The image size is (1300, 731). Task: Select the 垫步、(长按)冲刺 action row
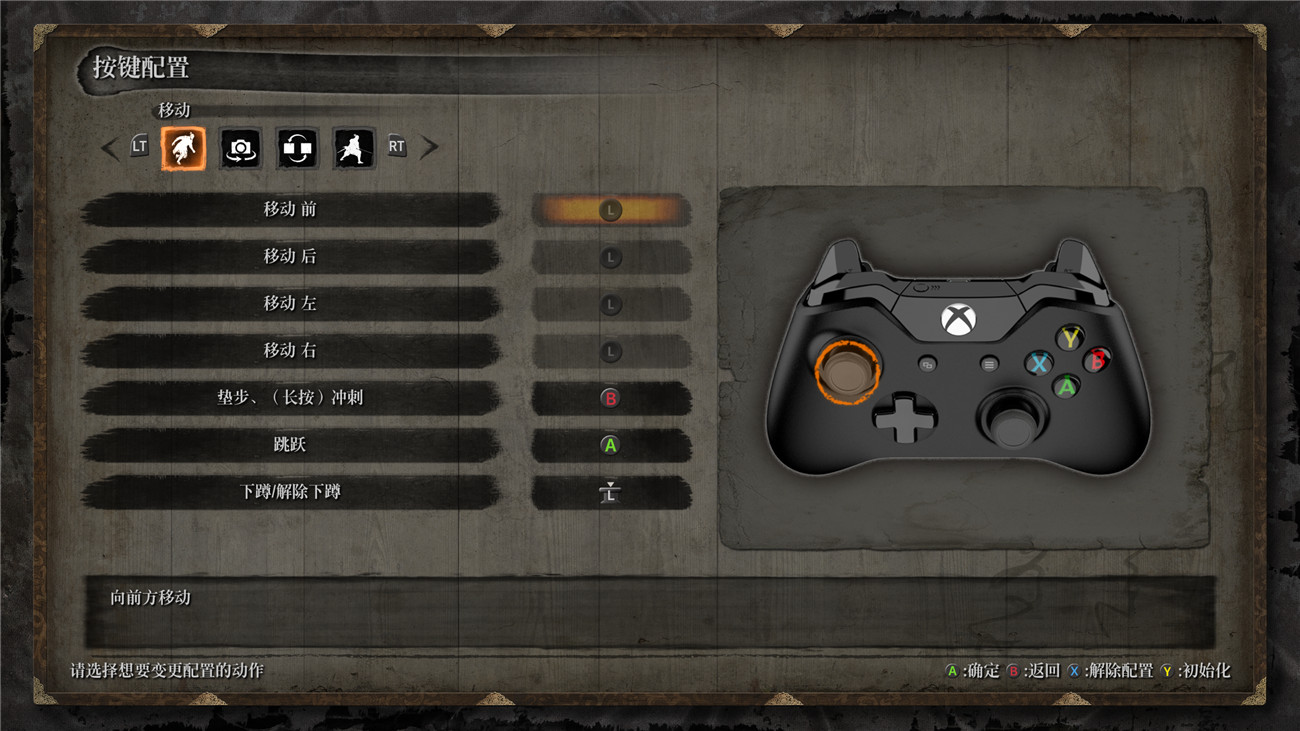coord(290,398)
